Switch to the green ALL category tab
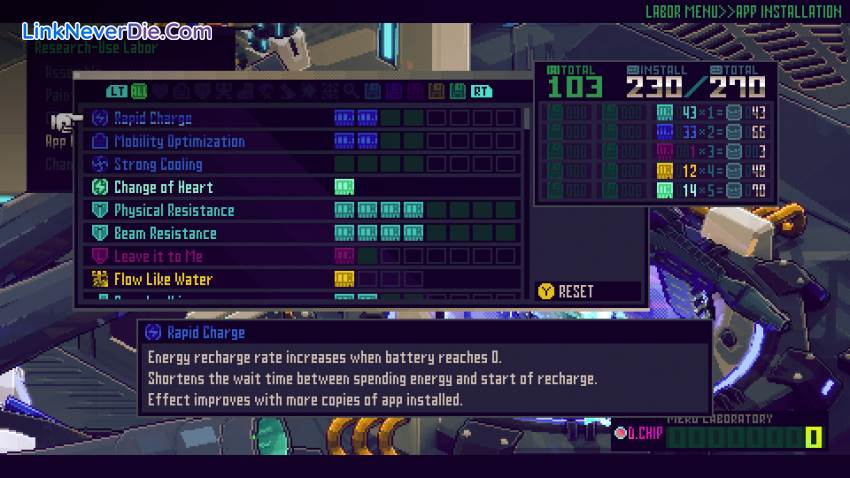Viewport: 850px width, 478px height. pos(138,91)
